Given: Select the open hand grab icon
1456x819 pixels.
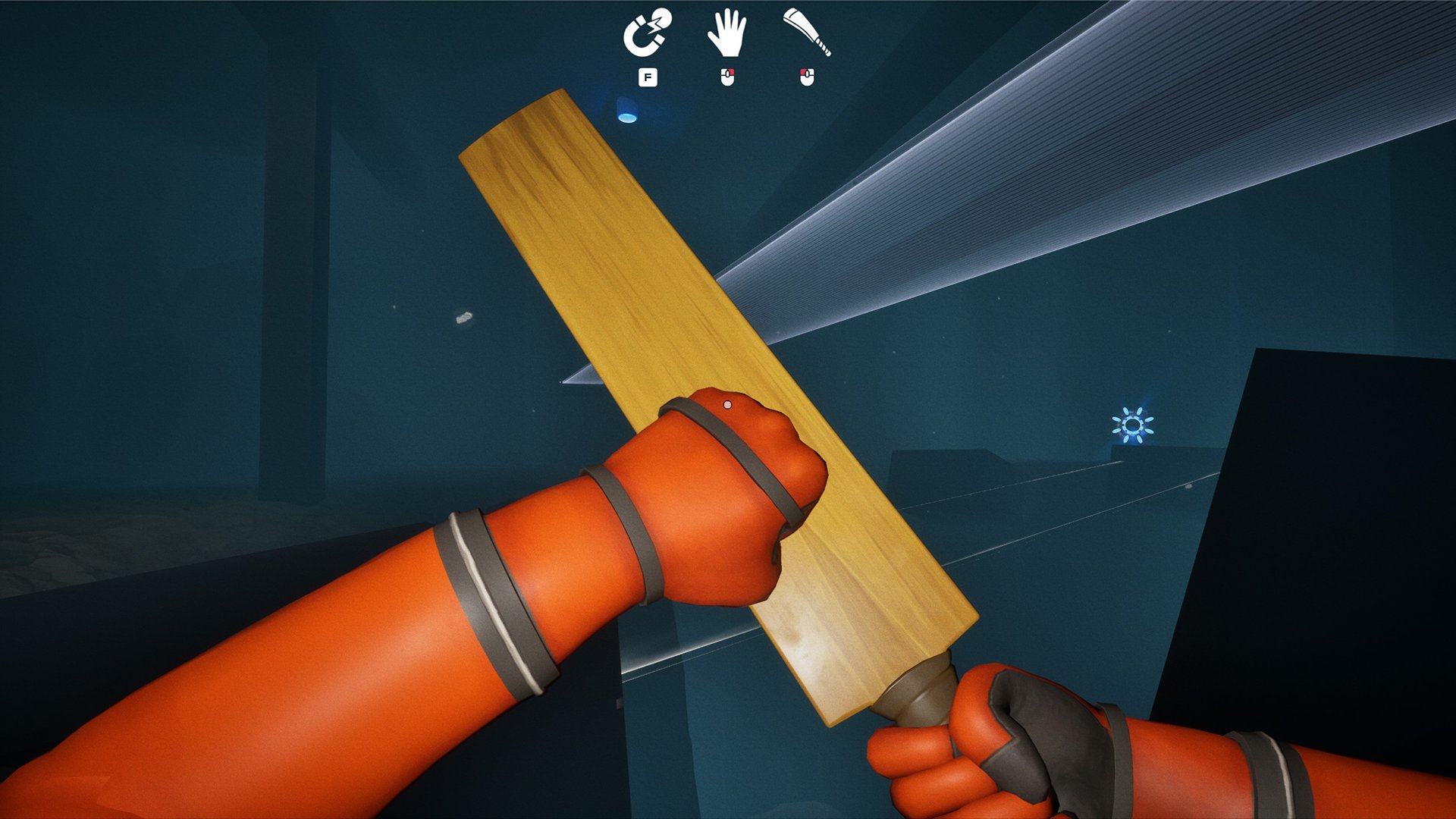Looking at the screenshot, I should point(726,33).
